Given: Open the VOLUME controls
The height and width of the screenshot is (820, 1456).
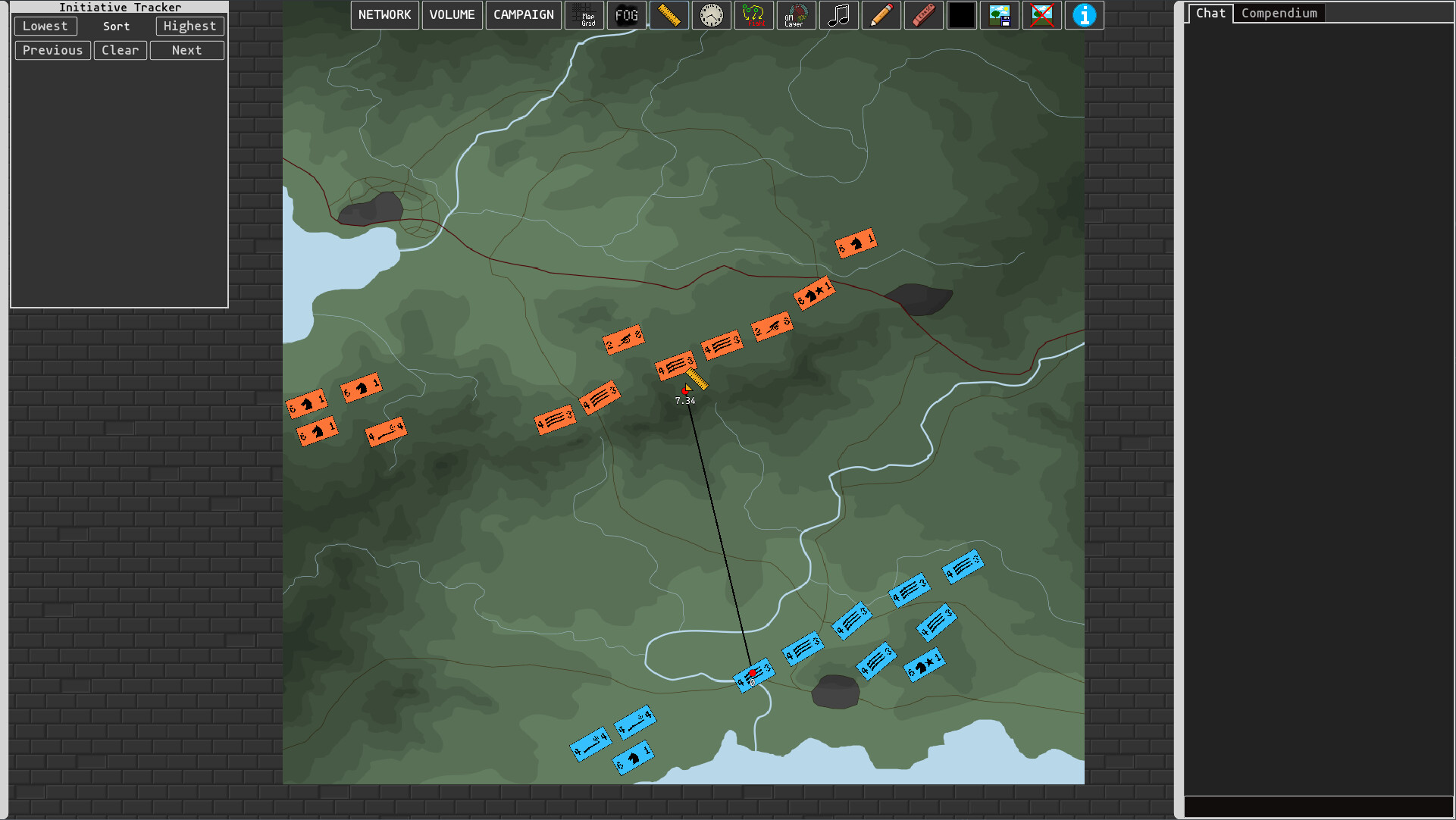Looking at the screenshot, I should pyautogui.click(x=452, y=14).
